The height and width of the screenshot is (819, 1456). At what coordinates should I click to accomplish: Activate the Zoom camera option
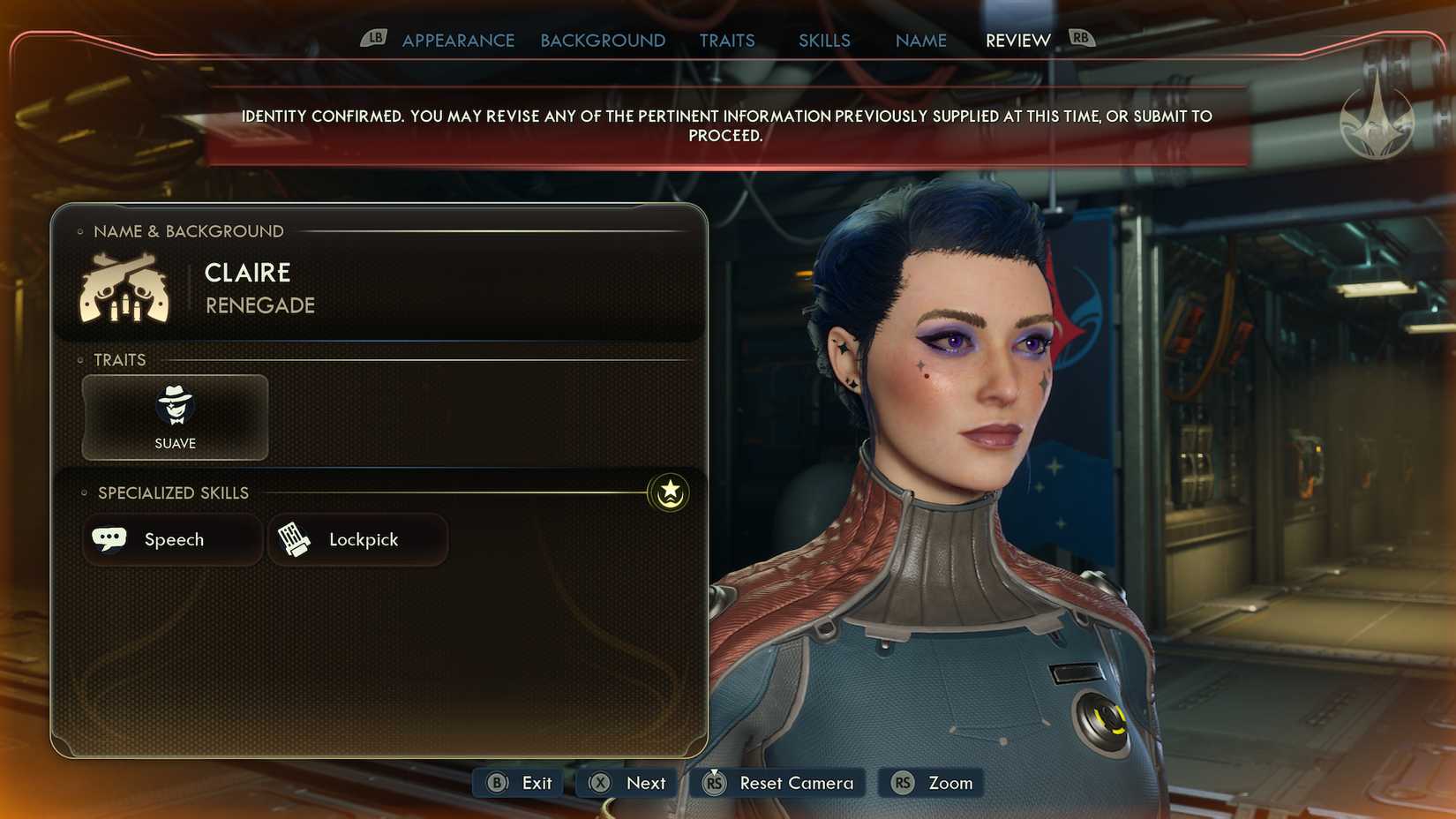[933, 783]
